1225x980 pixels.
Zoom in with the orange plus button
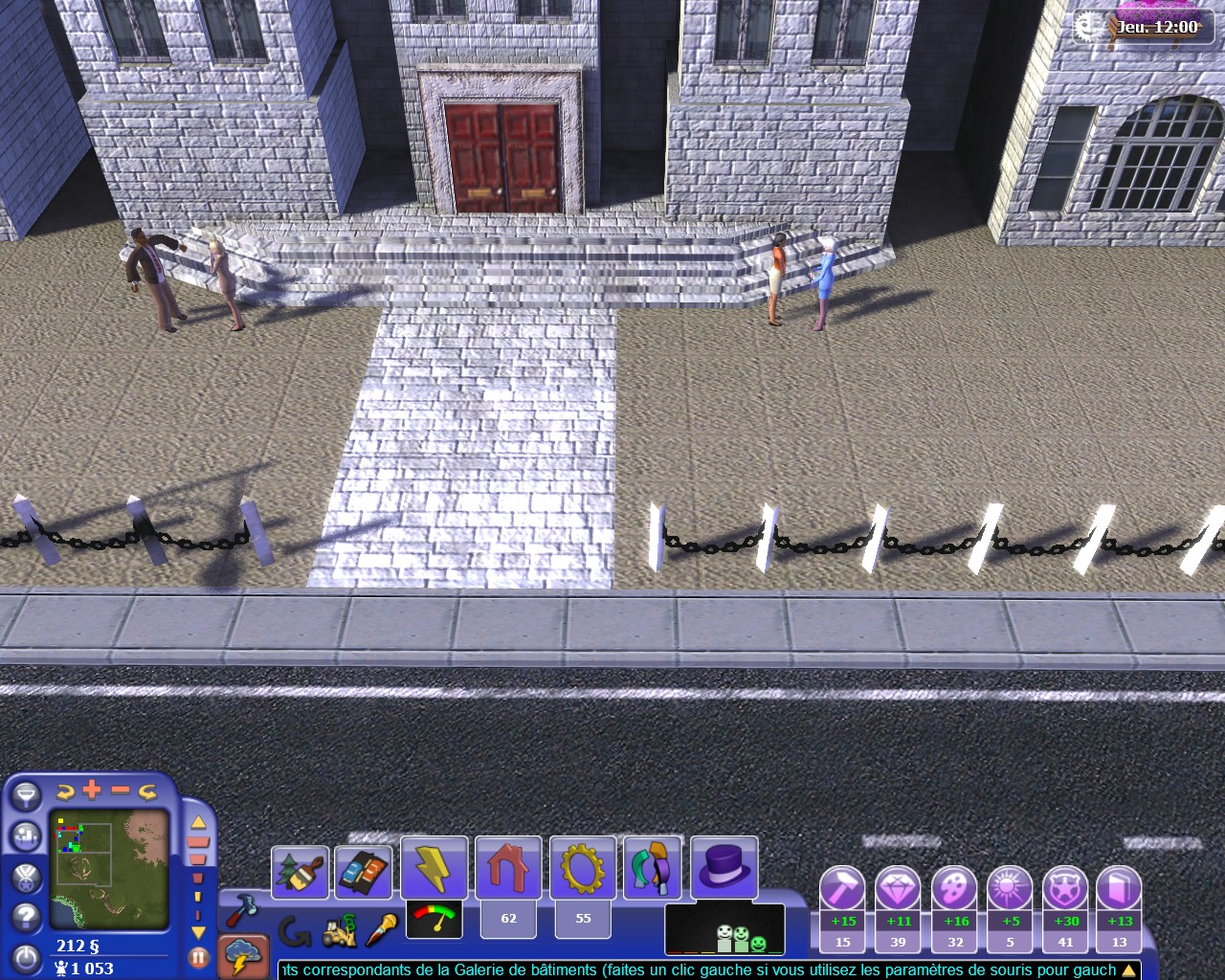[x=92, y=790]
